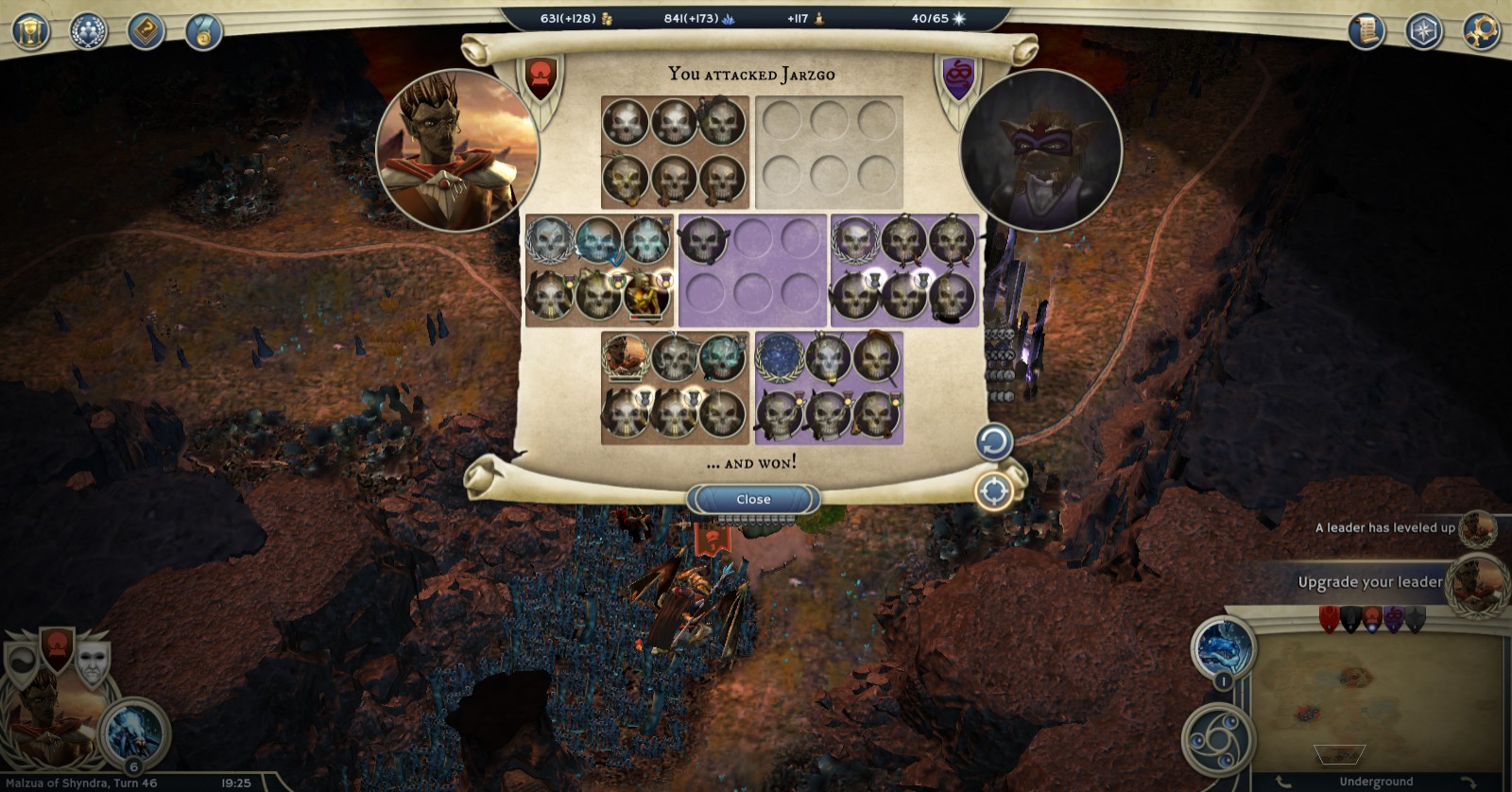Open the spell book orb beside minimap
The height and width of the screenshot is (792, 1512).
tap(1224, 649)
